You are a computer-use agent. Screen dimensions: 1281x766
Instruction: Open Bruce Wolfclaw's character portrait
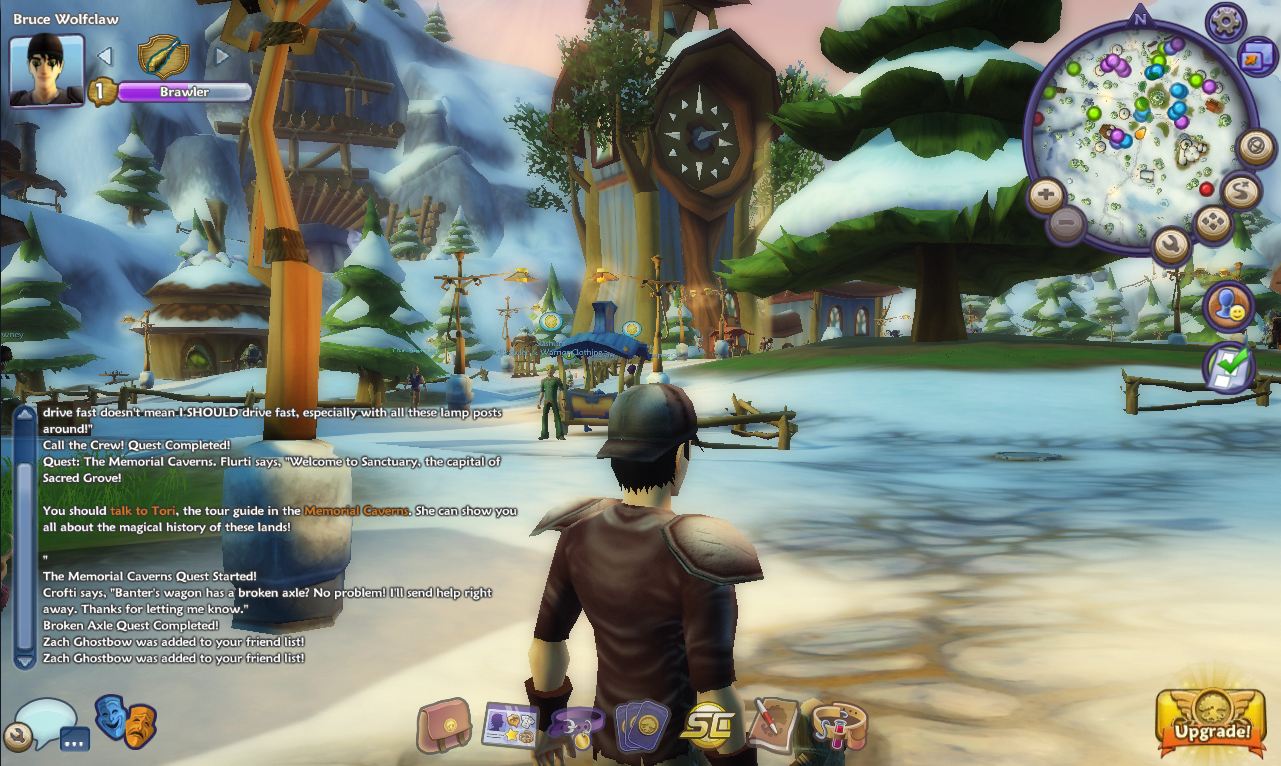46,69
